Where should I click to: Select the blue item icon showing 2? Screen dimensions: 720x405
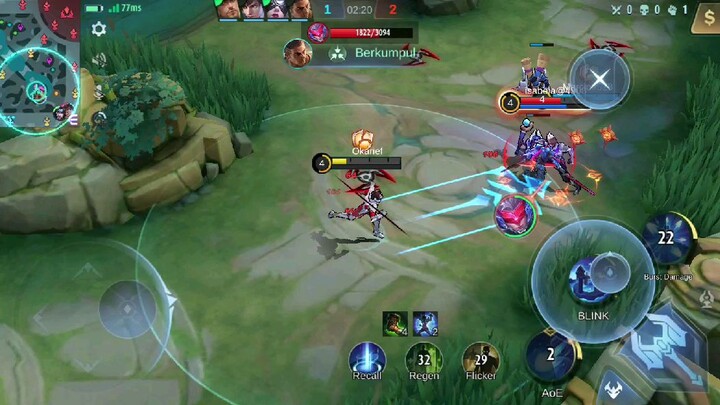click(x=425, y=323)
